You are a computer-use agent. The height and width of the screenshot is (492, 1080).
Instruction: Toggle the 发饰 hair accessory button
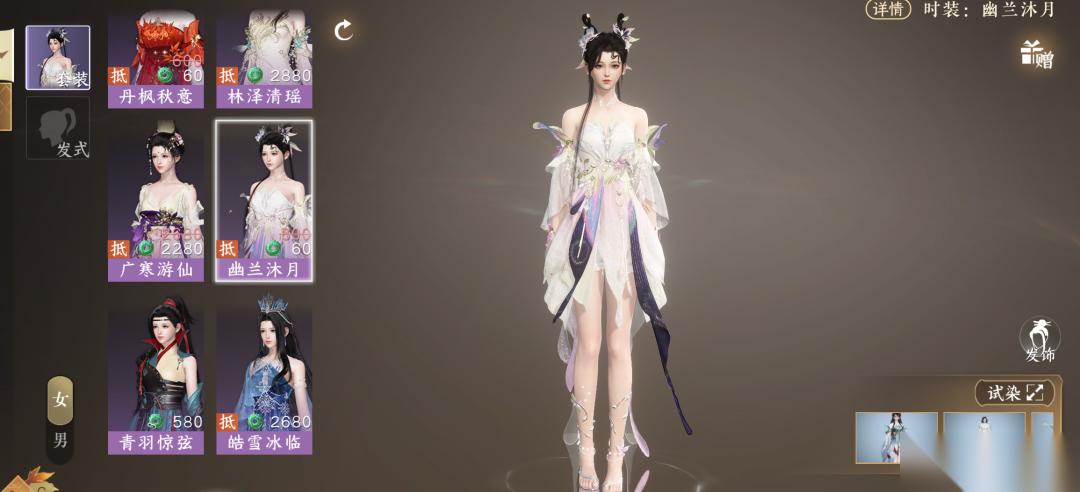1040,340
